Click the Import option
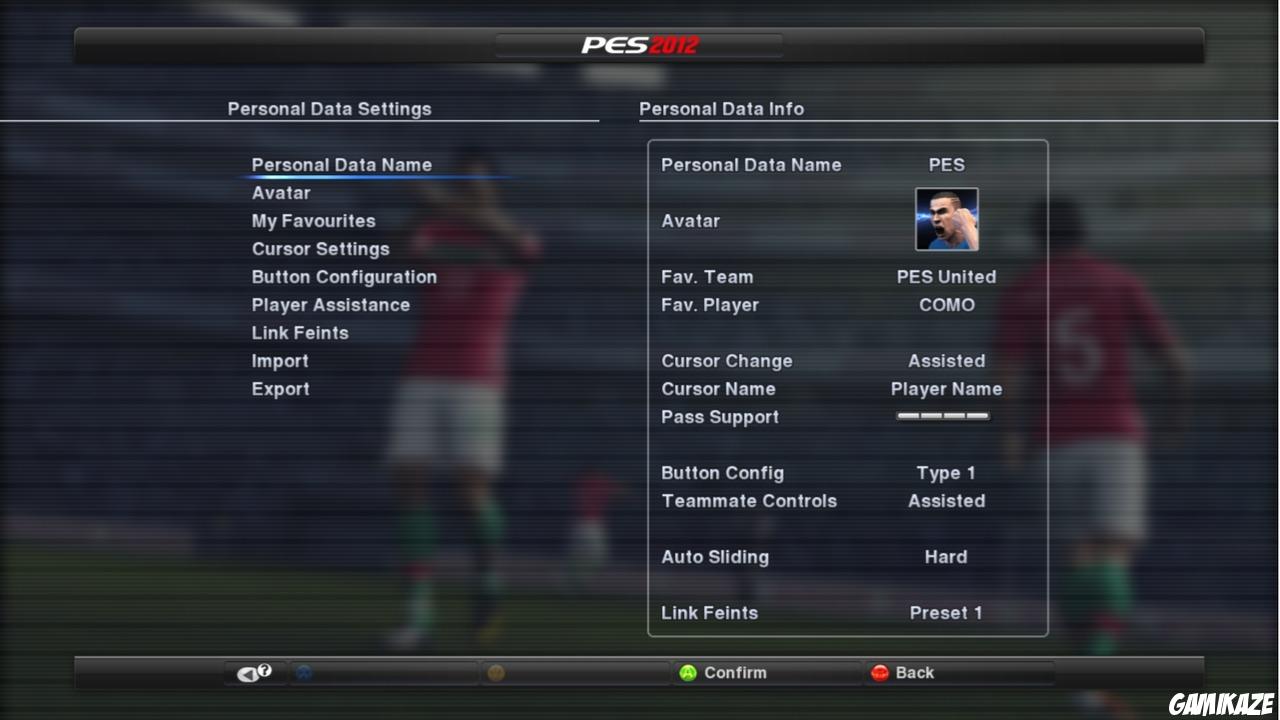1280x720 pixels. click(x=280, y=360)
